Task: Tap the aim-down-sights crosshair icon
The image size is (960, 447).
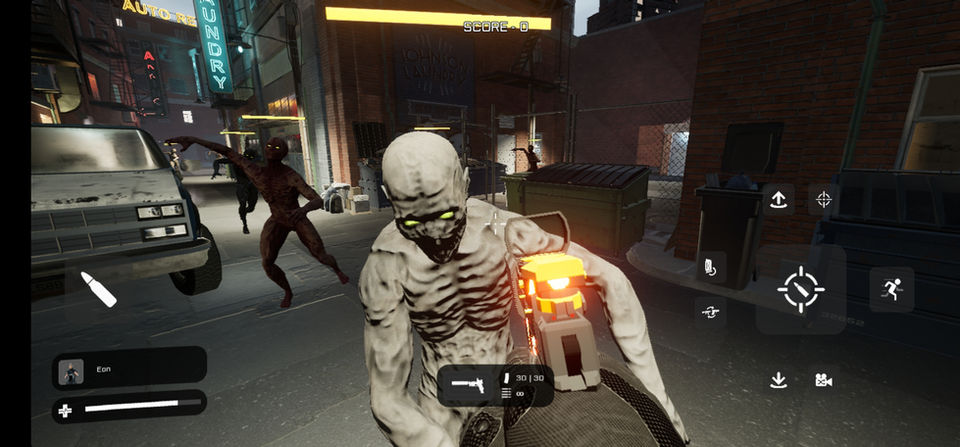Action: [823, 199]
